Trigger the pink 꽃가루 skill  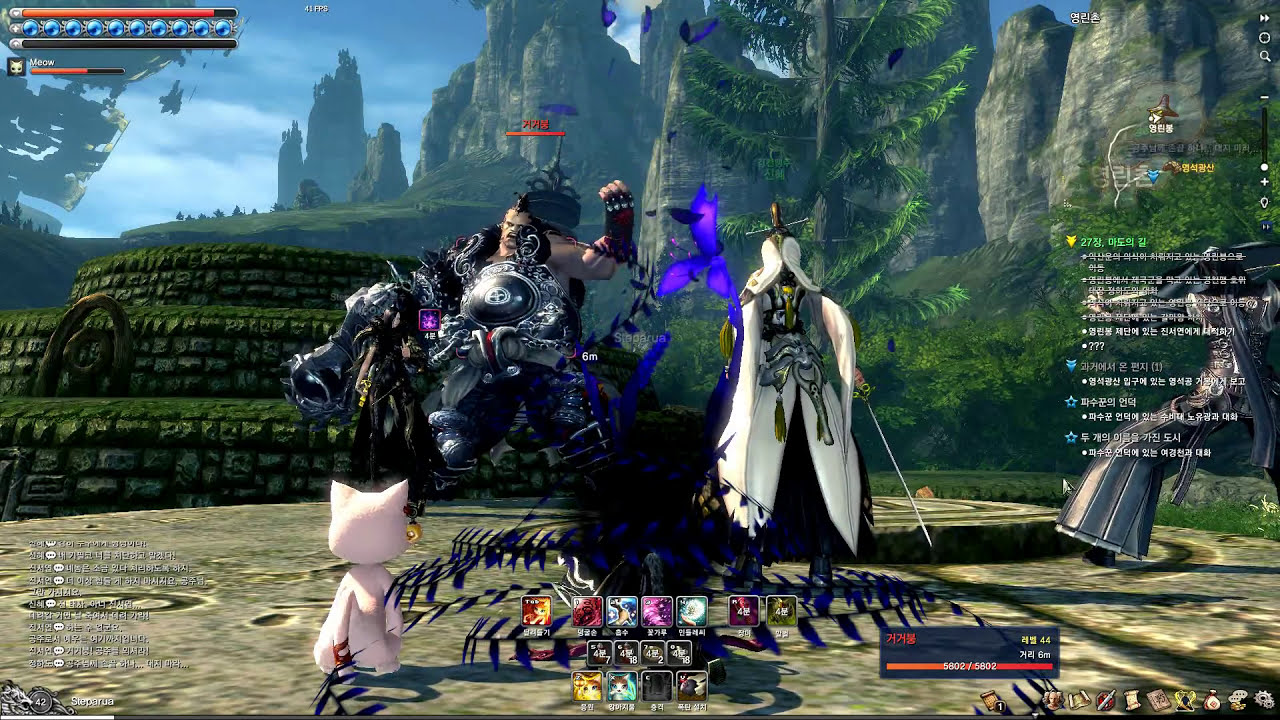[x=657, y=611]
